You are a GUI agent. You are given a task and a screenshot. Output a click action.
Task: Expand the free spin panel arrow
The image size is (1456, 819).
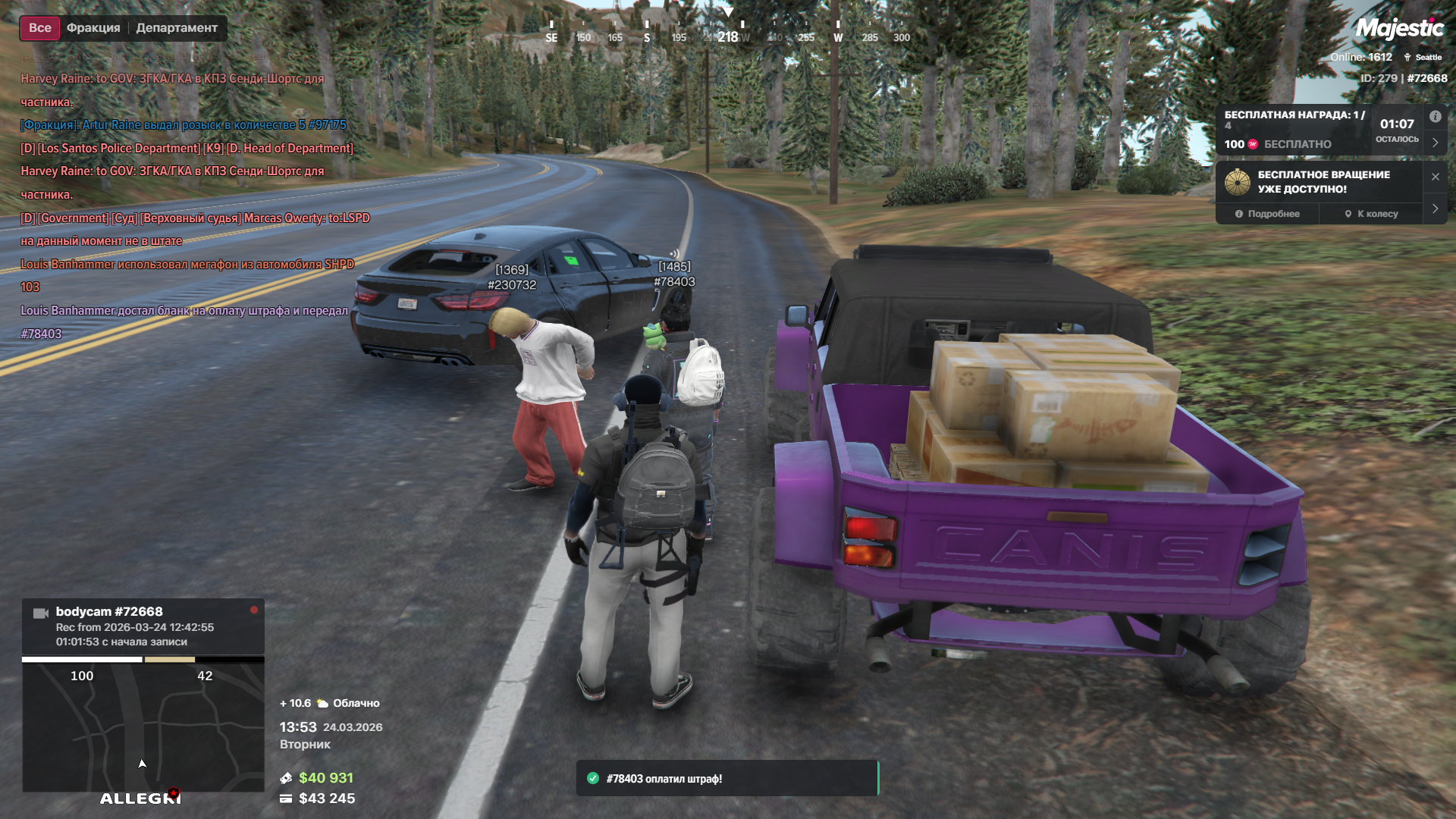[1435, 209]
